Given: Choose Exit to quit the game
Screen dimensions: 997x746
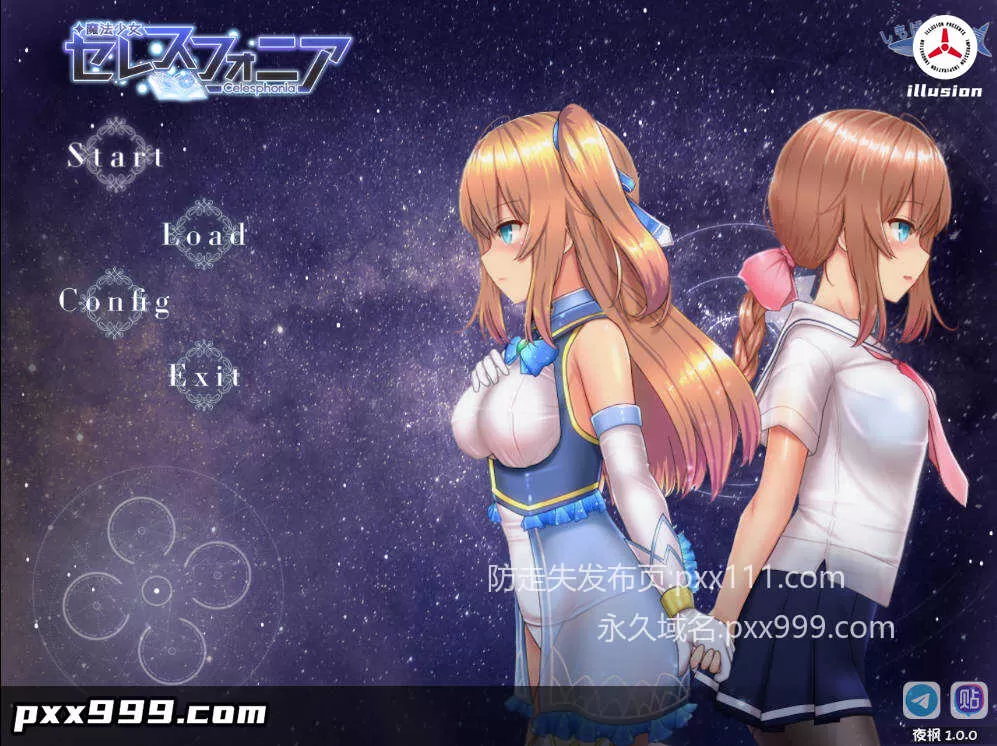Looking at the screenshot, I should pyautogui.click(x=204, y=376).
